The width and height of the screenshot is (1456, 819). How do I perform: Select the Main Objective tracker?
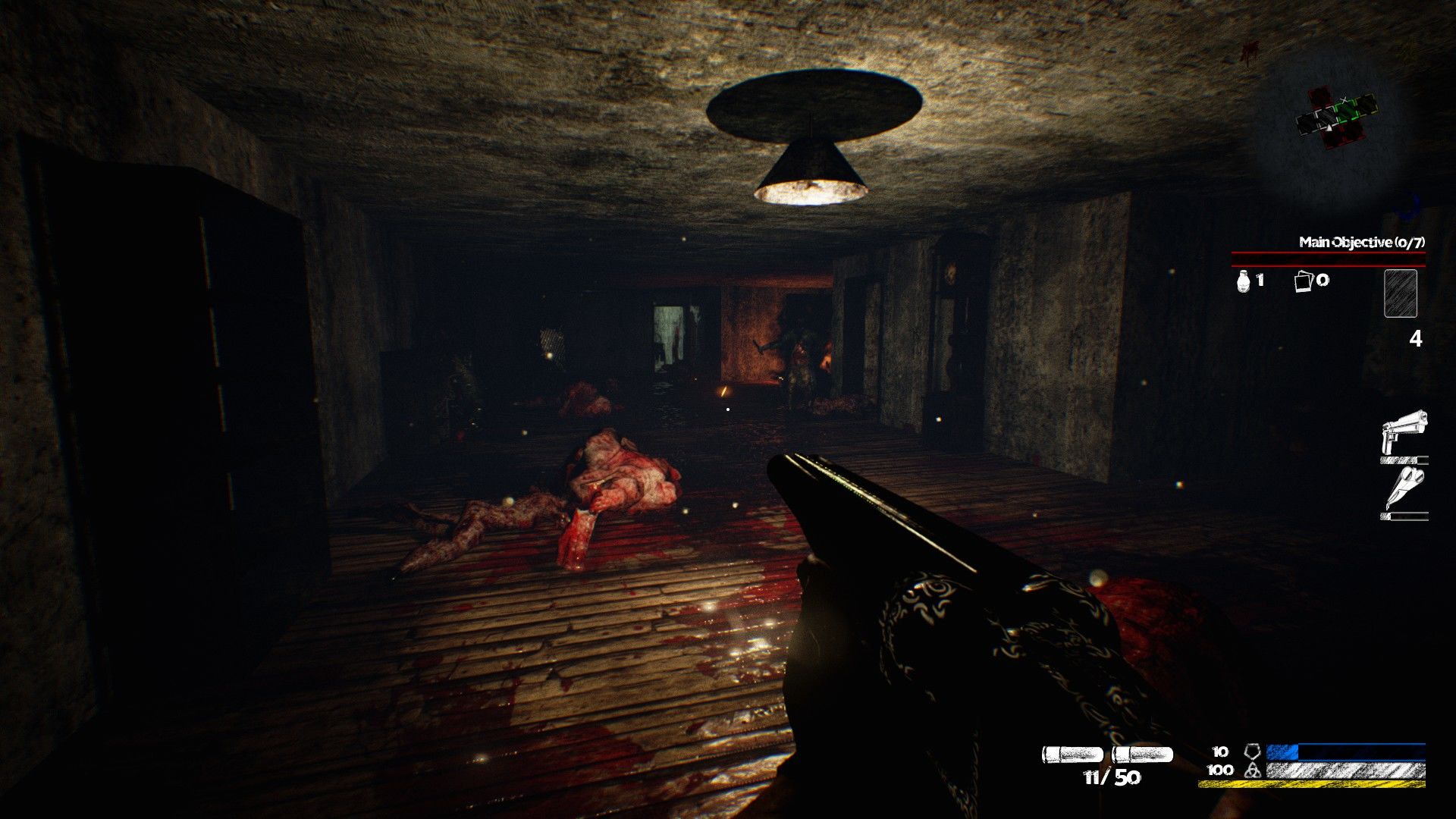1361,243
